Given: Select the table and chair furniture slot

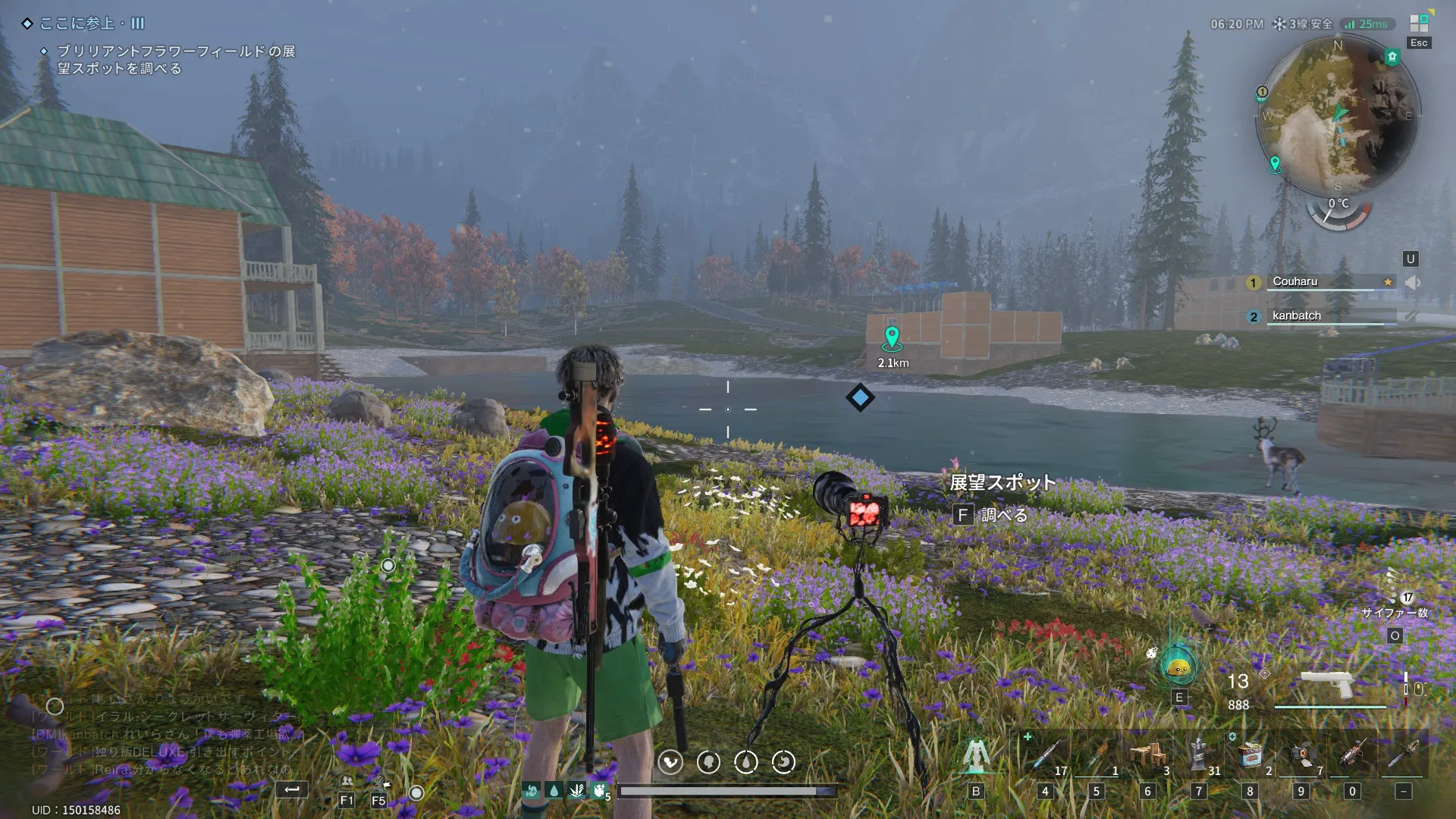Looking at the screenshot, I should coord(1147,755).
